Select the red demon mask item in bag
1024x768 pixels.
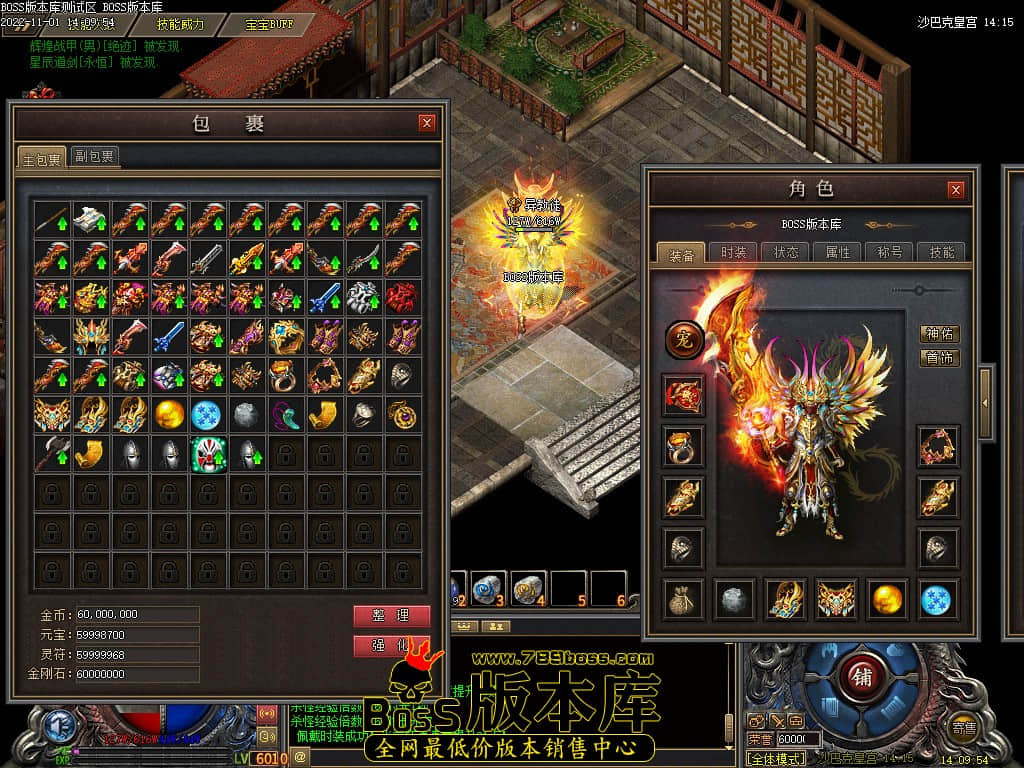point(404,297)
